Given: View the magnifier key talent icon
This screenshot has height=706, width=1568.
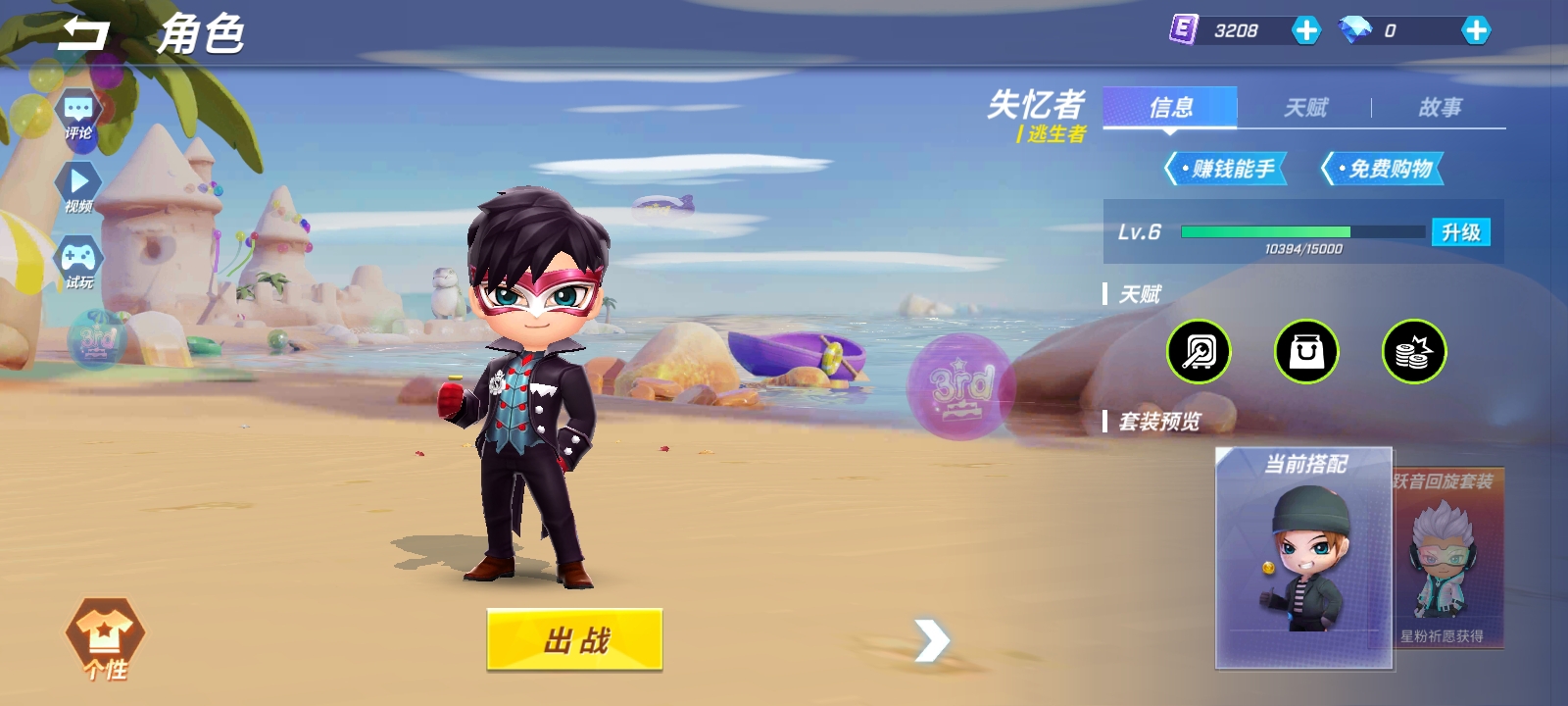Looking at the screenshot, I should click(x=1199, y=351).
